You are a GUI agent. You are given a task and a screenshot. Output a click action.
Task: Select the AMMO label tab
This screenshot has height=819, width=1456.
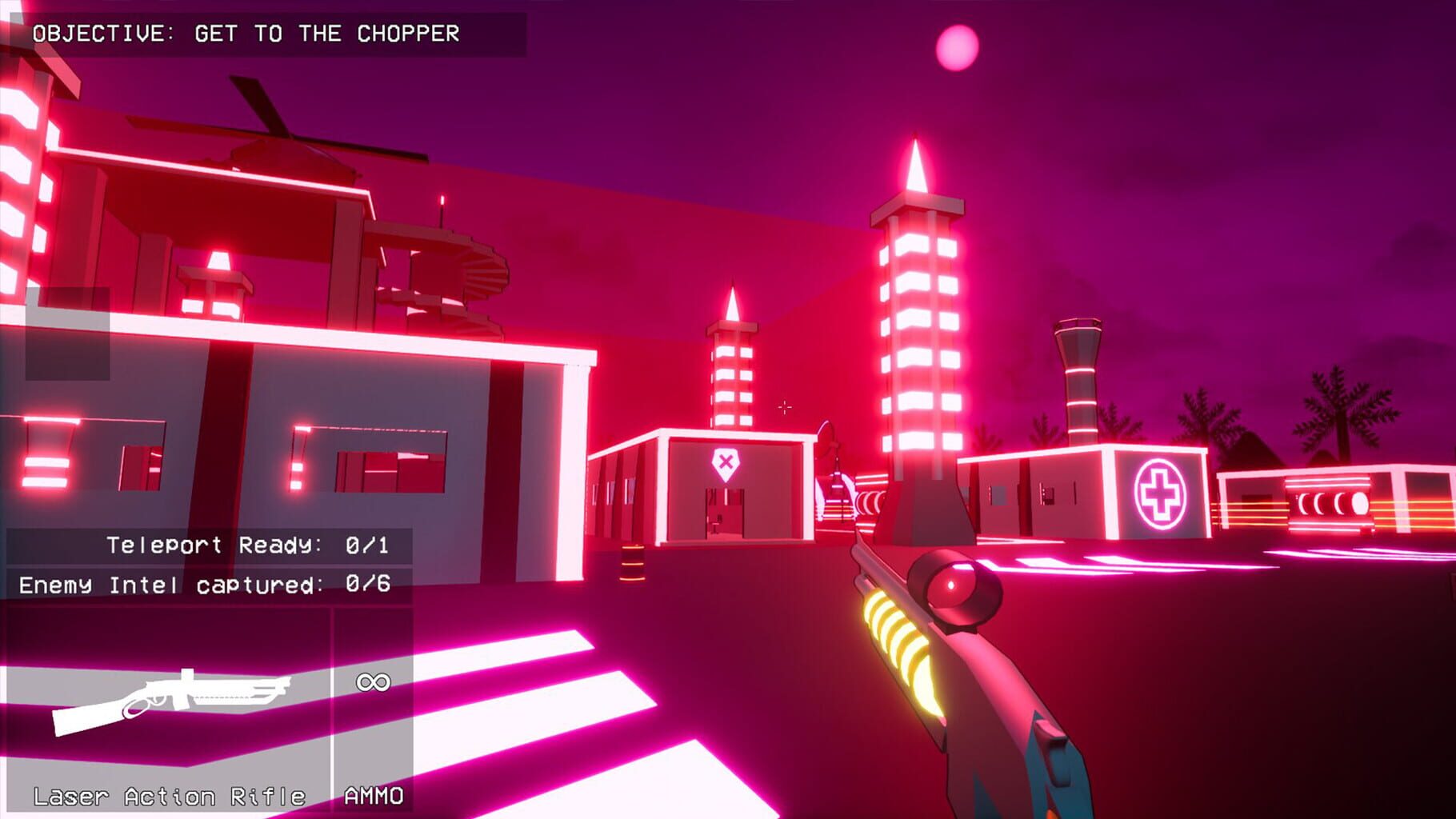(x=373, y=796)
